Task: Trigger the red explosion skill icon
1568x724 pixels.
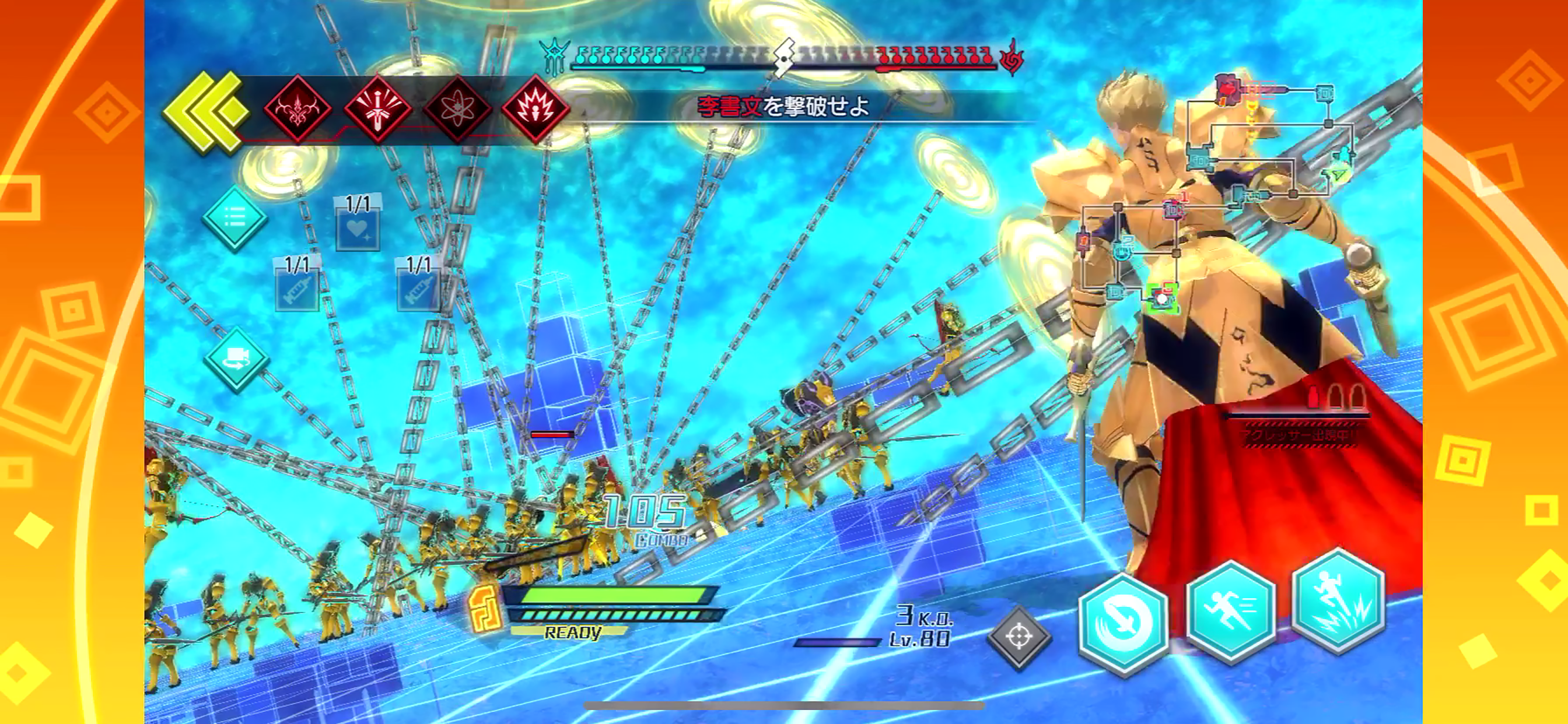Action: 535,110
